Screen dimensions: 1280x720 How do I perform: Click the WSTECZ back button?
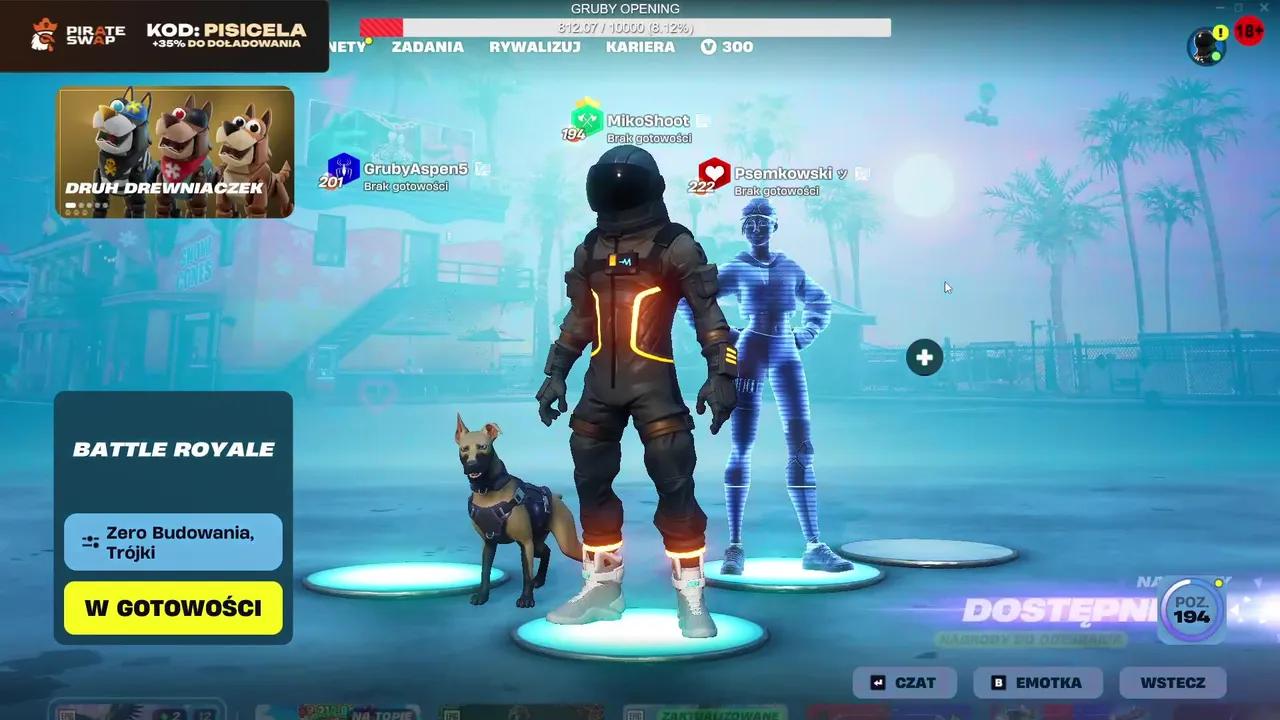tap(1172, 682)
